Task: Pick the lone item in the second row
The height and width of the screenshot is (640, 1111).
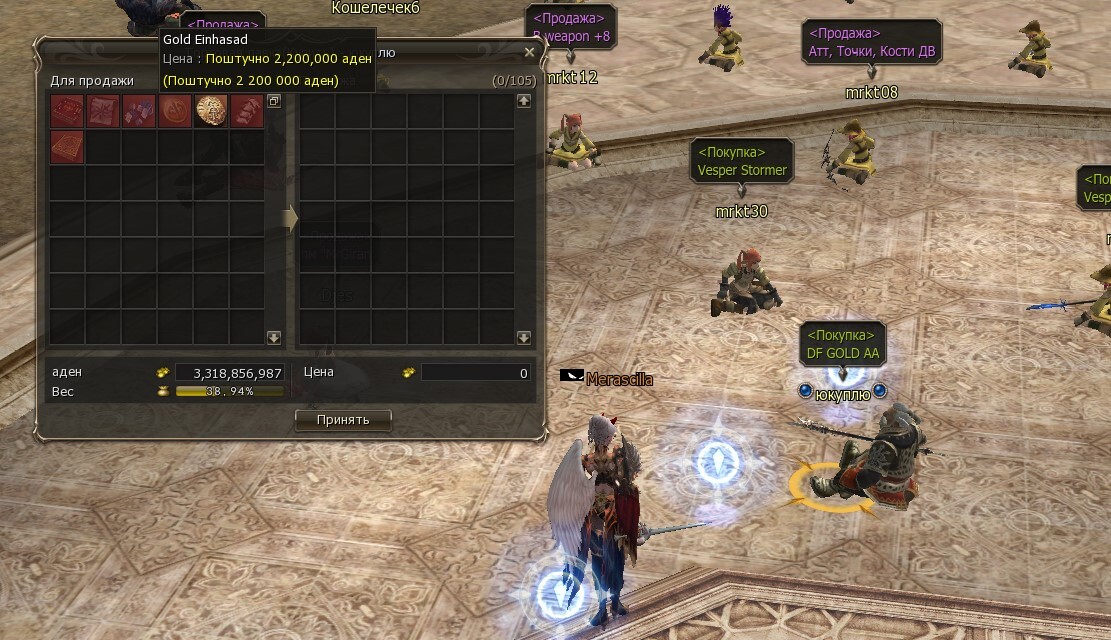Action: point(67,146)
